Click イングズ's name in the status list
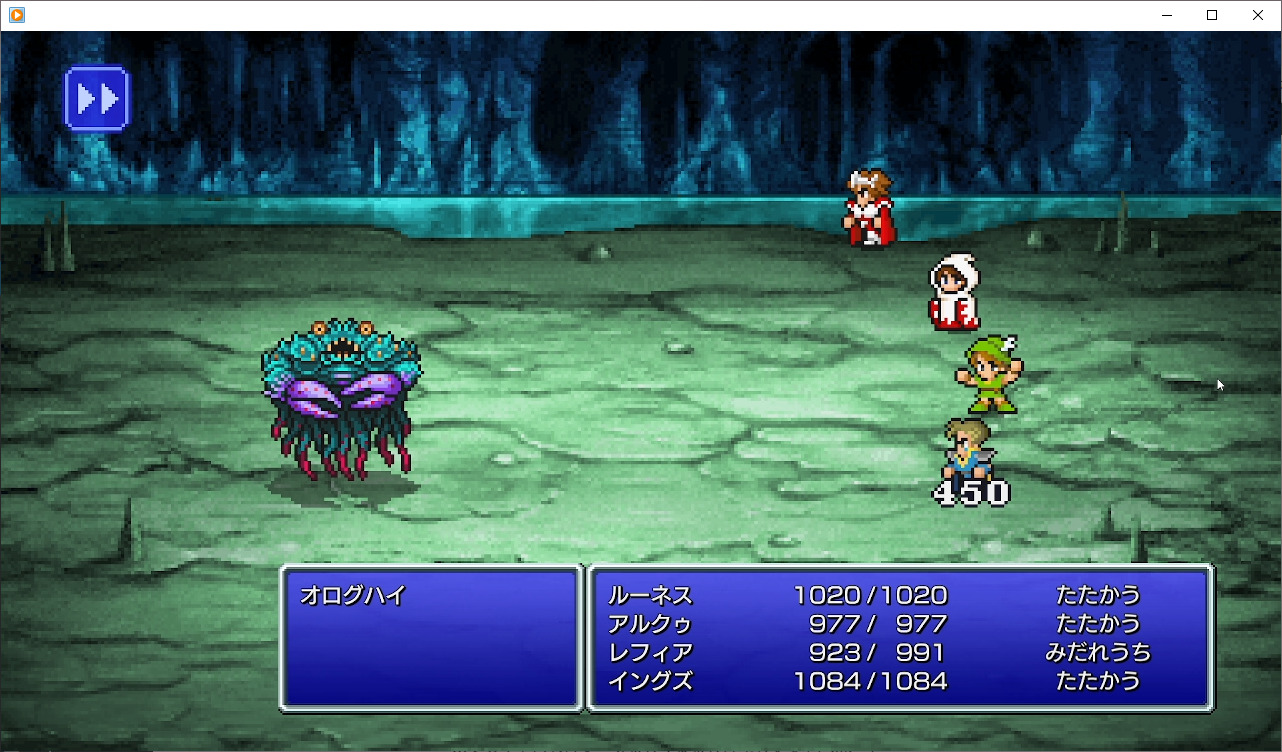This screenshot has width=1282, height=752. point(650,681)
